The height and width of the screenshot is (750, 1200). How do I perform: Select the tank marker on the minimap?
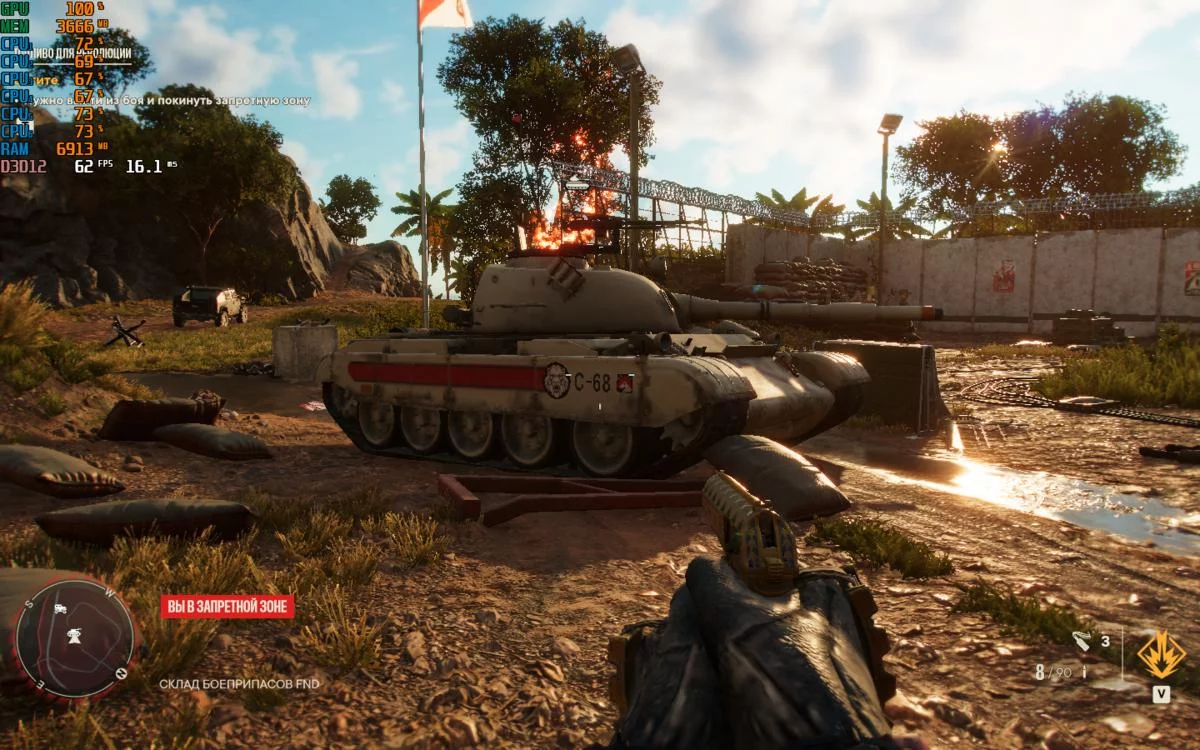coord(75,634)
